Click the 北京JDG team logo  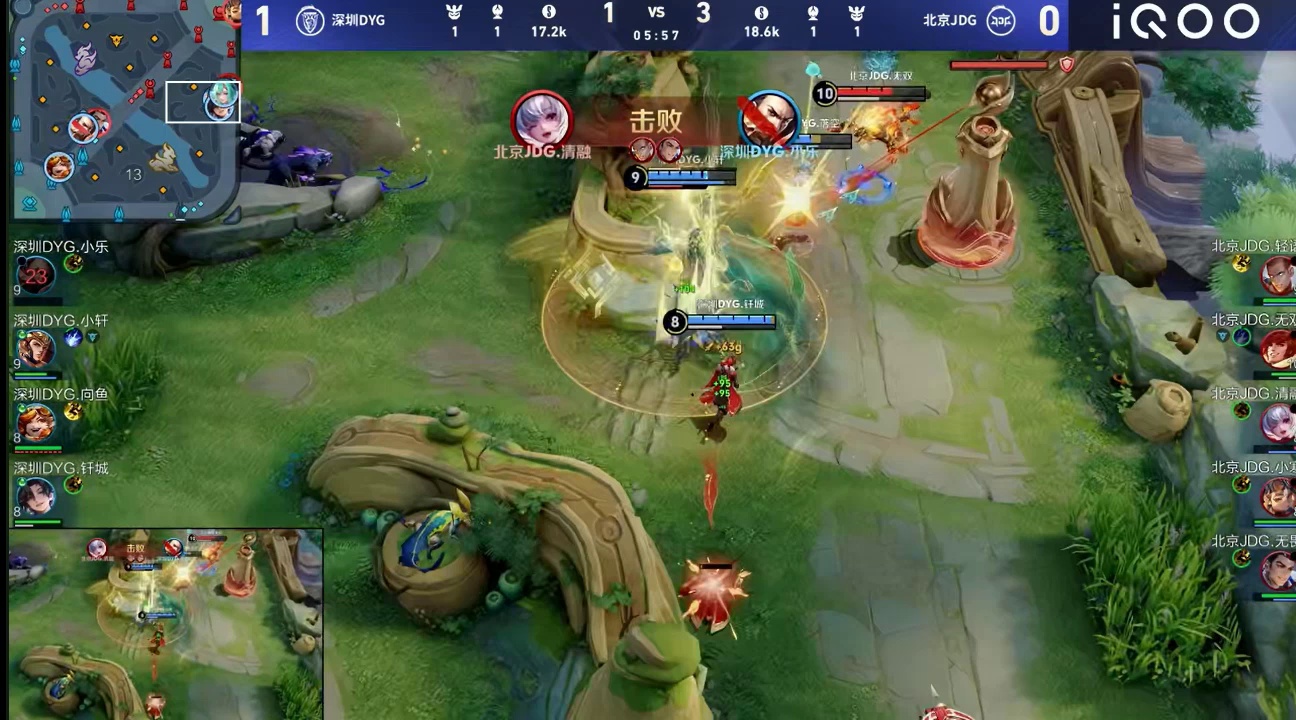coord(1001,20)
